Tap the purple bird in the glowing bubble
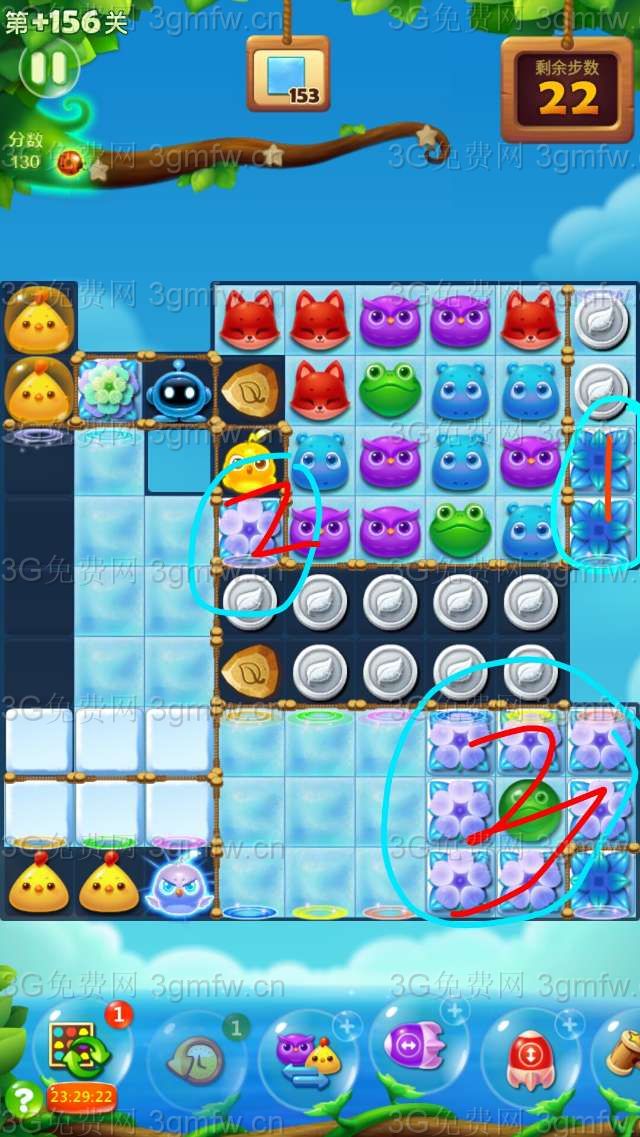The image size is (640, 1137). (x=178, y=885)
